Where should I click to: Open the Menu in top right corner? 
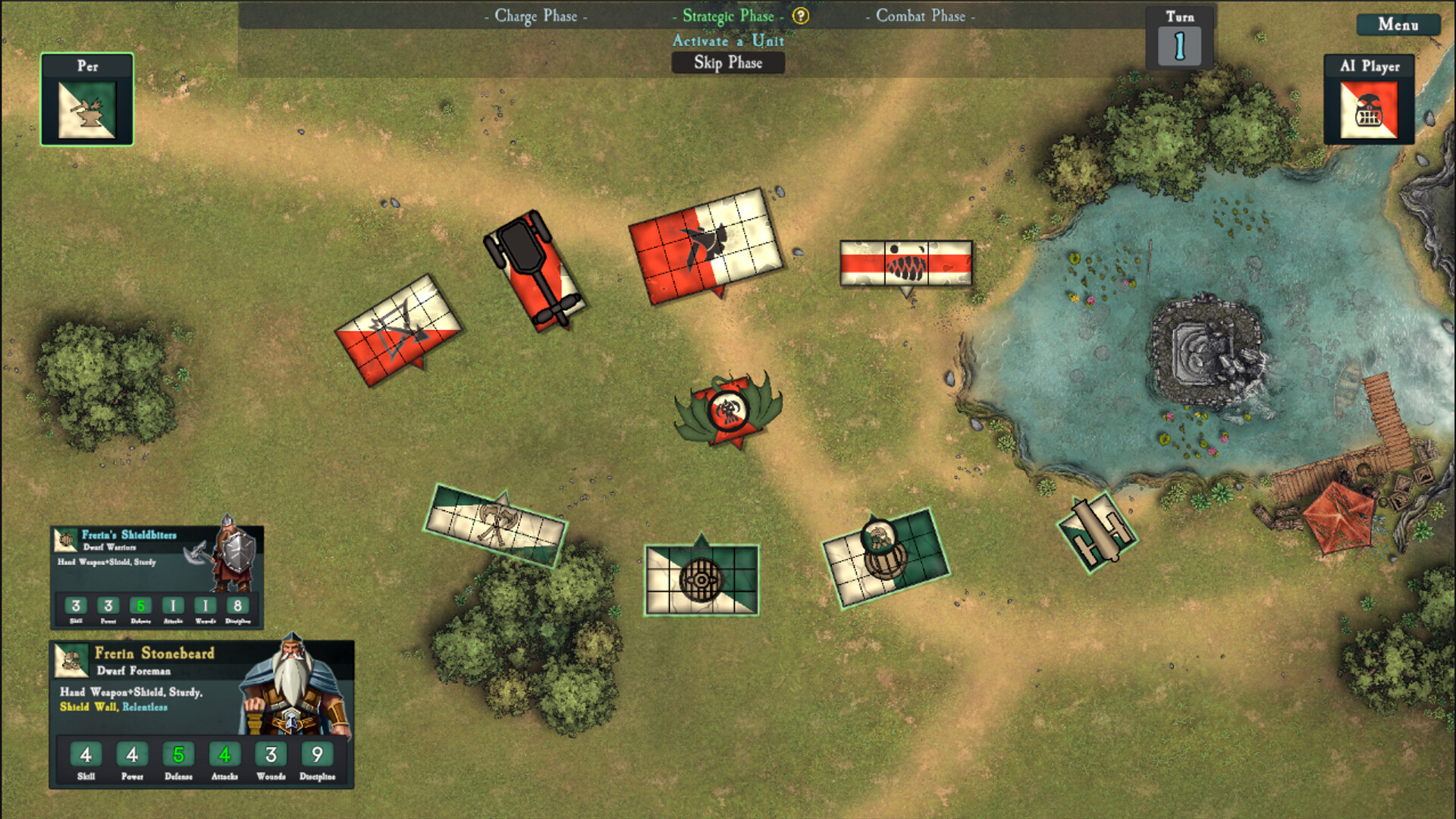[1399, 25]
